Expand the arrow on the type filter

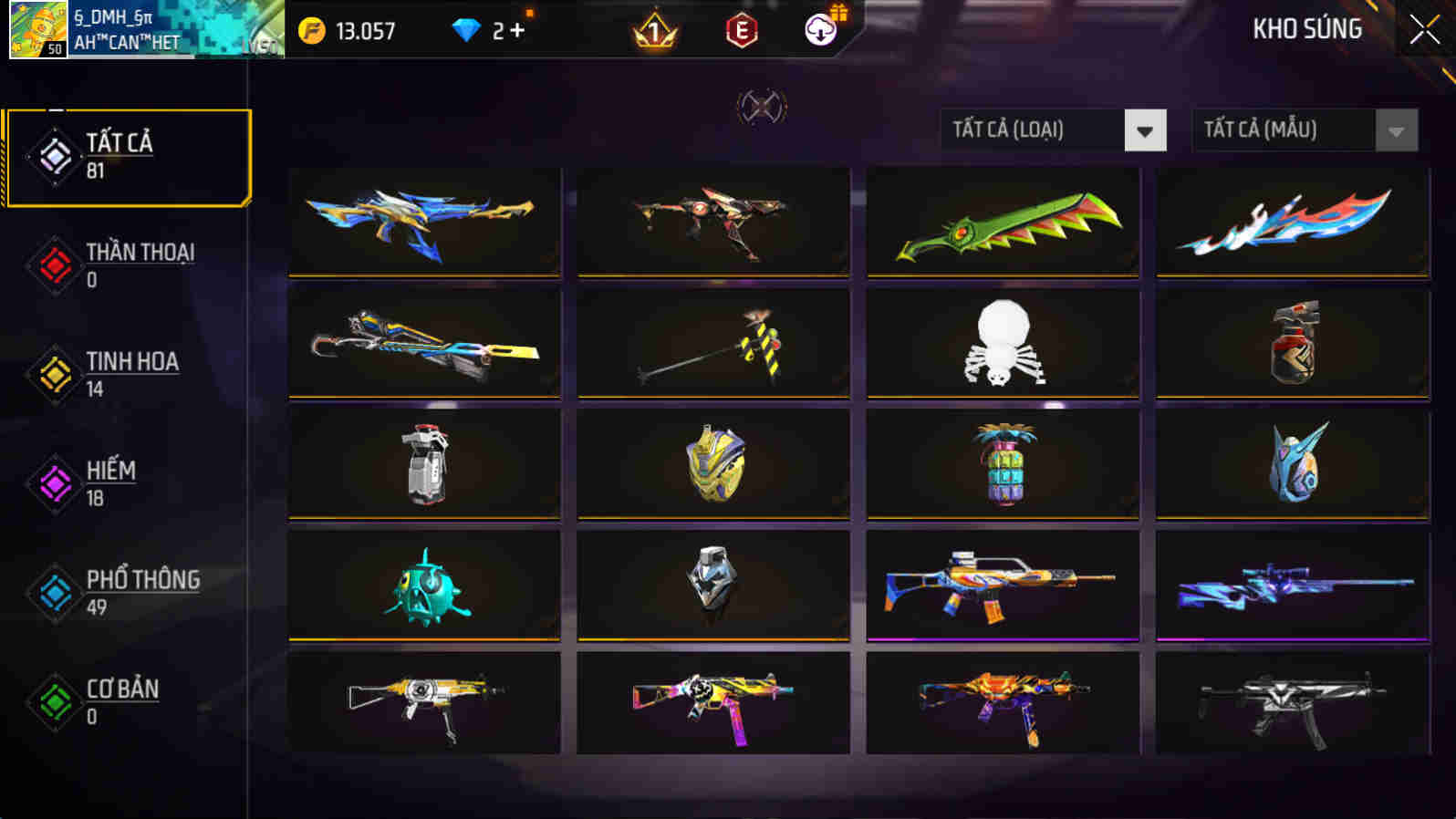pos(1146,130)
